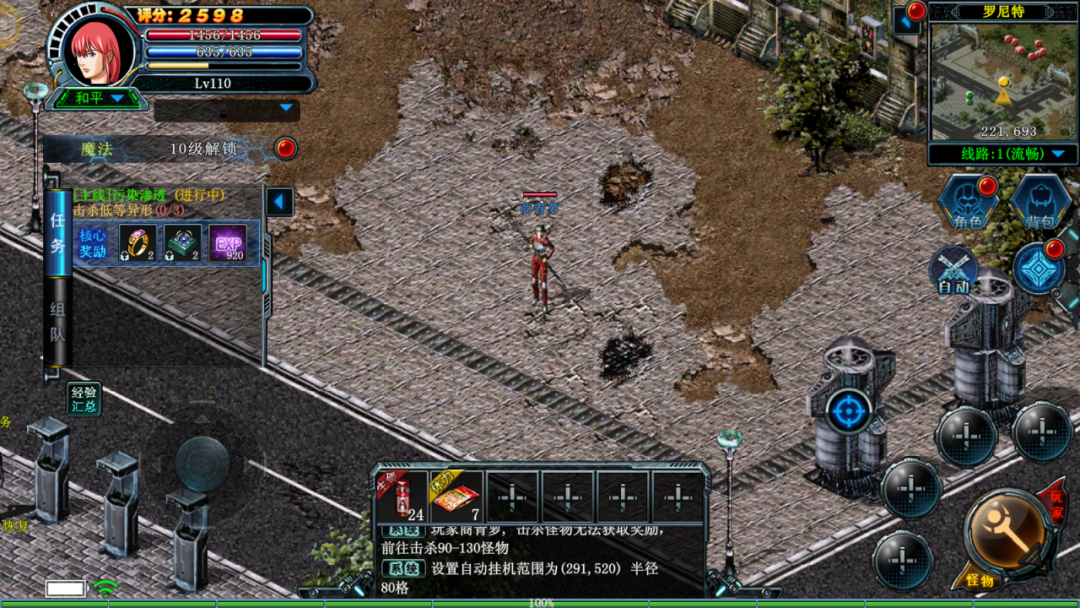Activate the blue crosshair target button
Viewport: 1080px width, 608px height.
click(x=849, y=410)
